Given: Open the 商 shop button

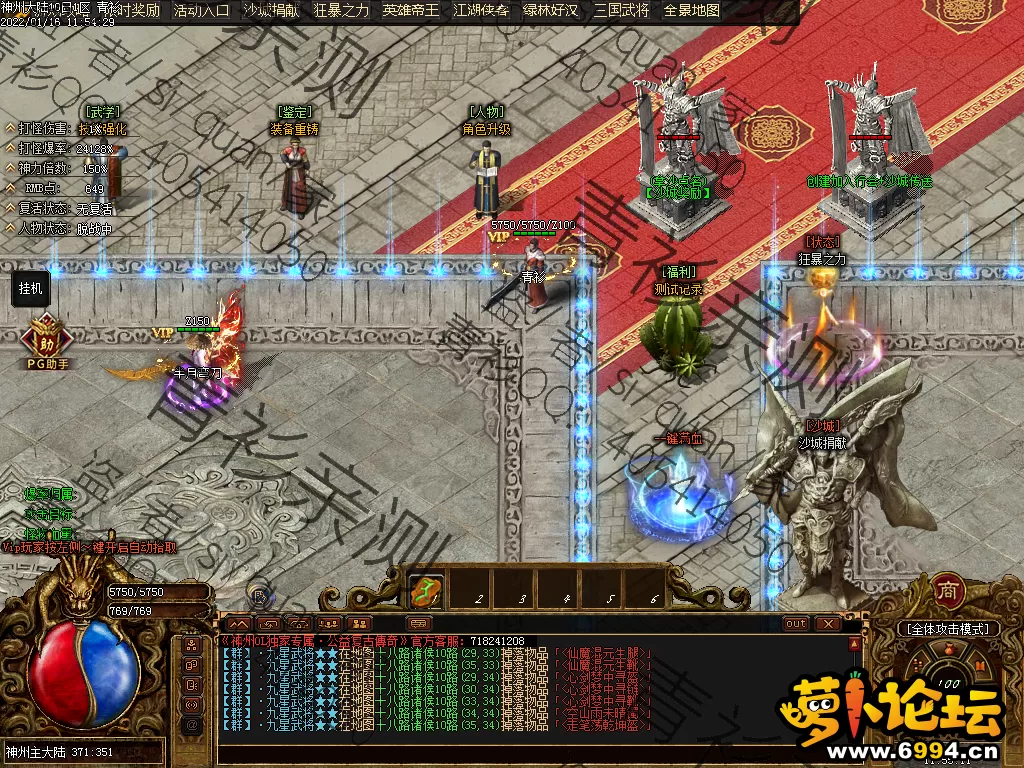Looking at the screenshot, I should pyautogui.click(x=947, y=590).
